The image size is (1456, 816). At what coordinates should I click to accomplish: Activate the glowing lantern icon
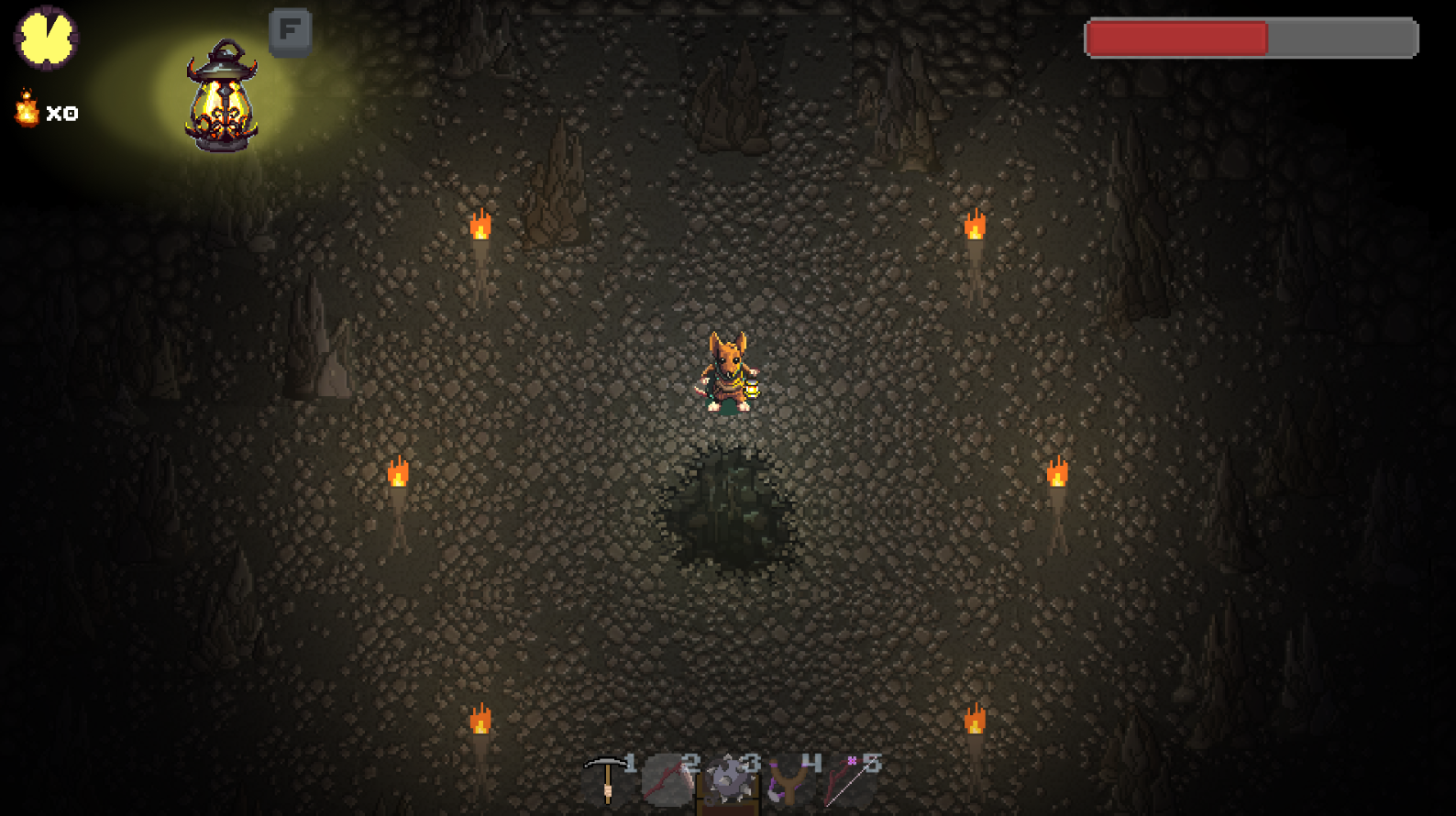[x=222, y=95]
